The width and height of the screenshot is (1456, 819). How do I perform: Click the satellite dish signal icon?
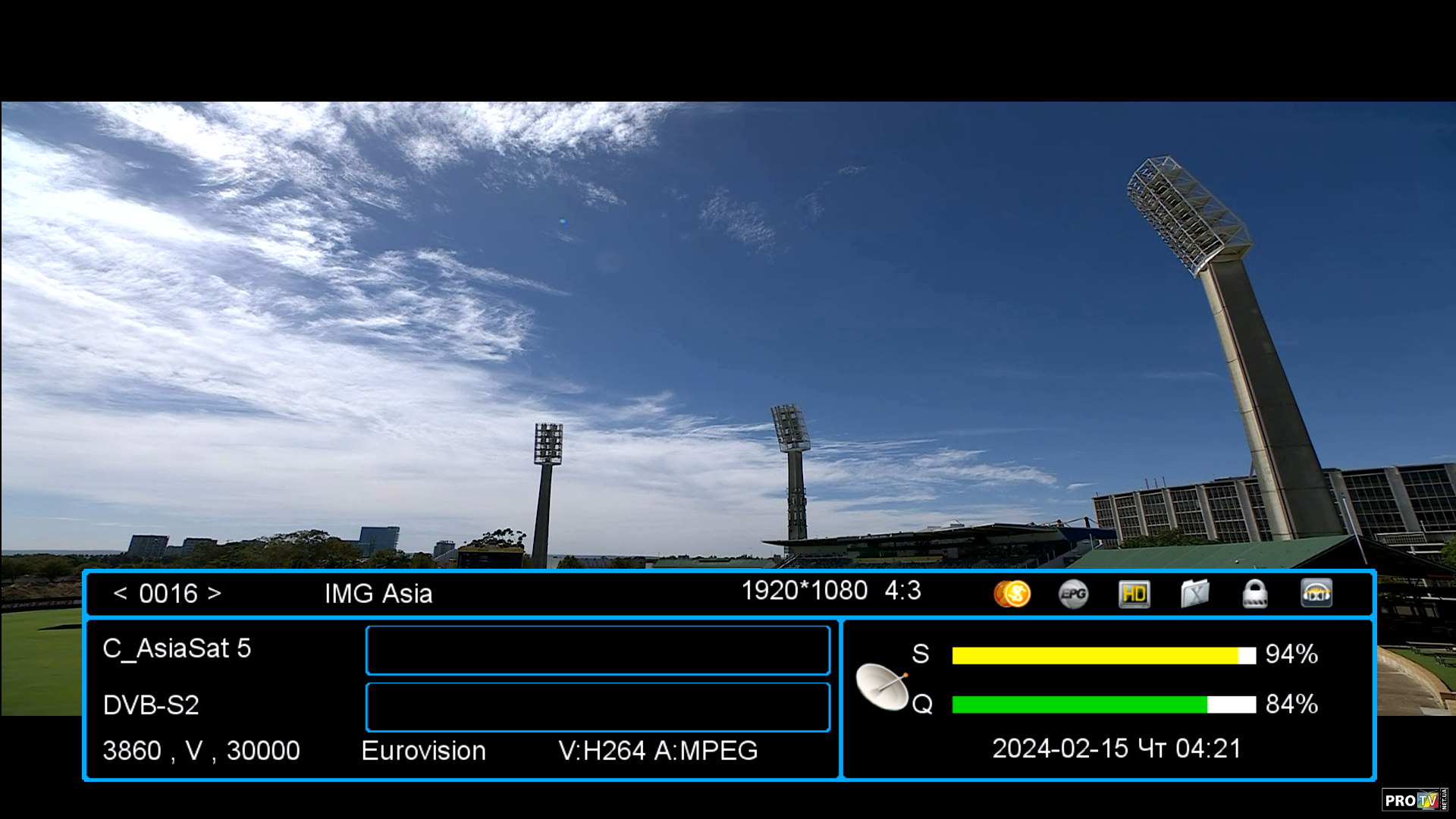[x=883, y=686]
